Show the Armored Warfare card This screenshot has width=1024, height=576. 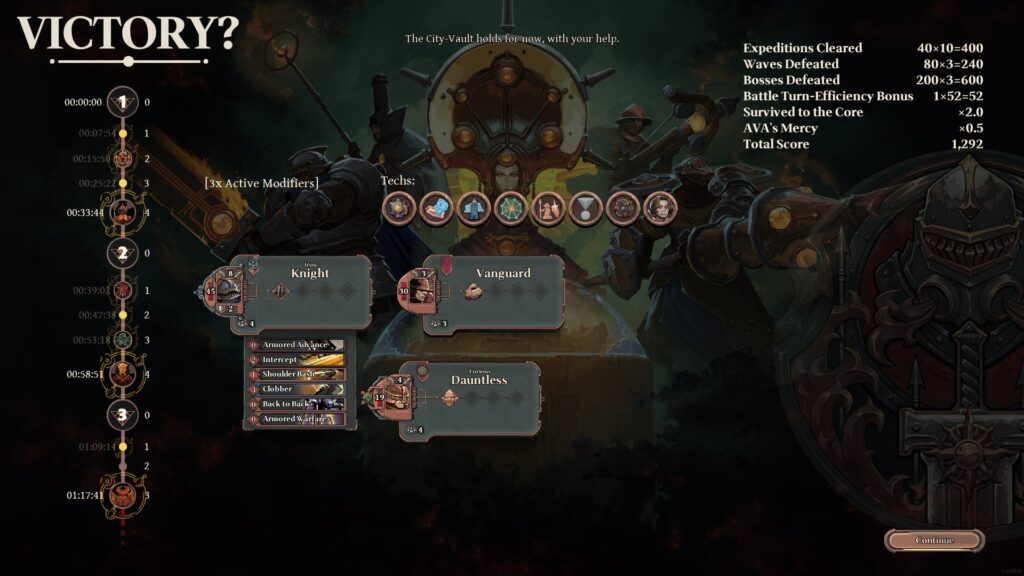click(296, 419)
